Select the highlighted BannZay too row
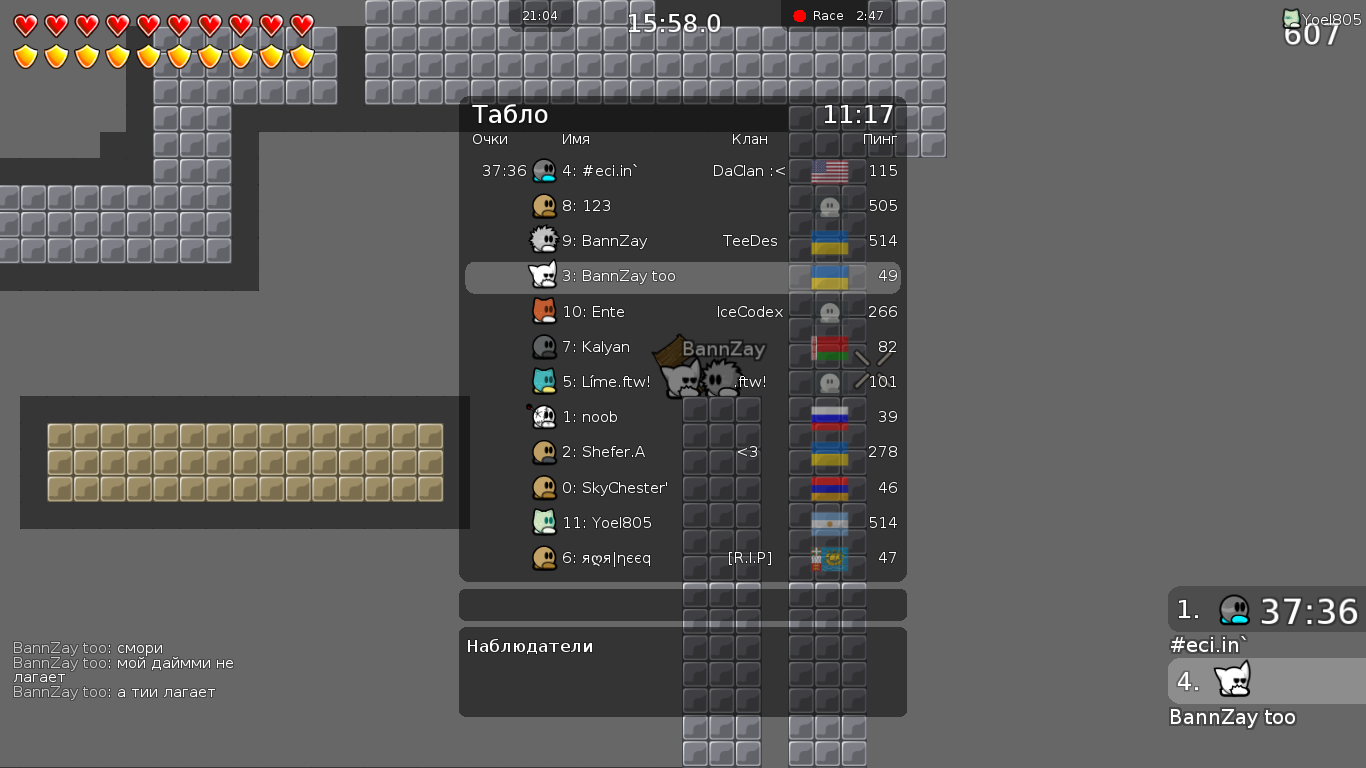1366x768 pixels. pyautogui.click(x=682, y=276)
